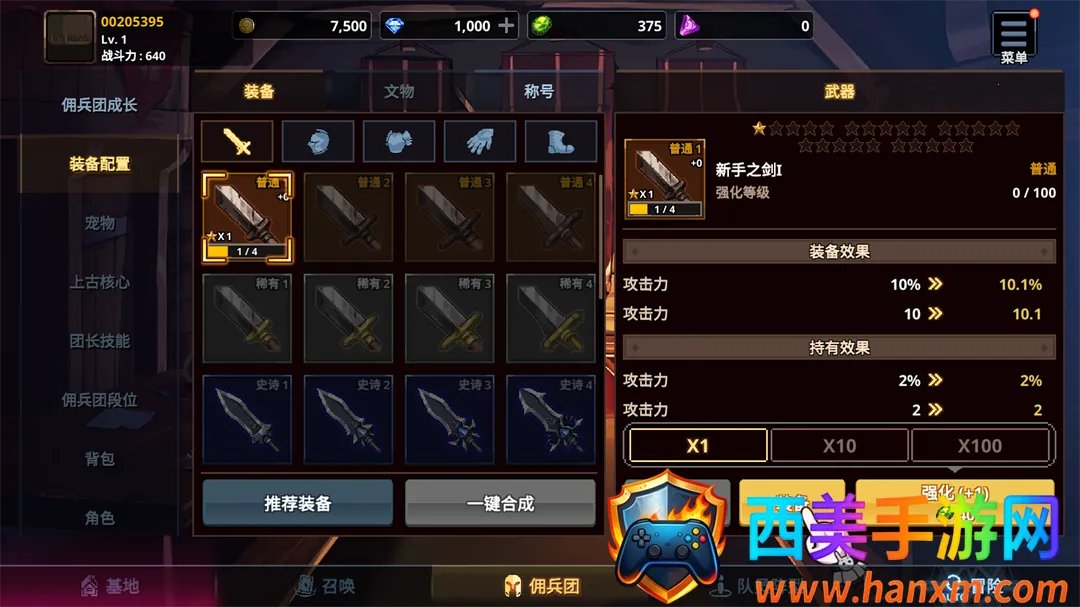The height and width of the screenshot is (607, 1080).
Task: Switch to the 文物 tab
Action: (x=399, y=91)
